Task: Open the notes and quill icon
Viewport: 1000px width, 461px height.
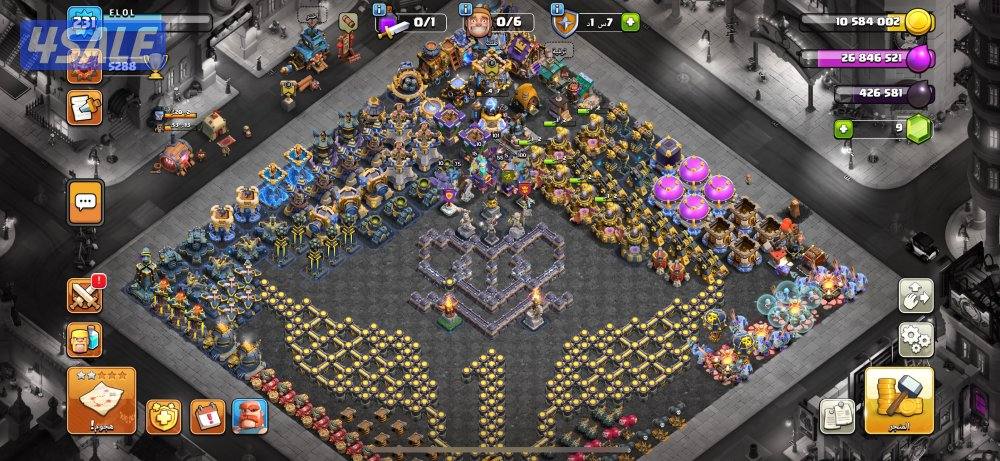Action: [84, 105]
